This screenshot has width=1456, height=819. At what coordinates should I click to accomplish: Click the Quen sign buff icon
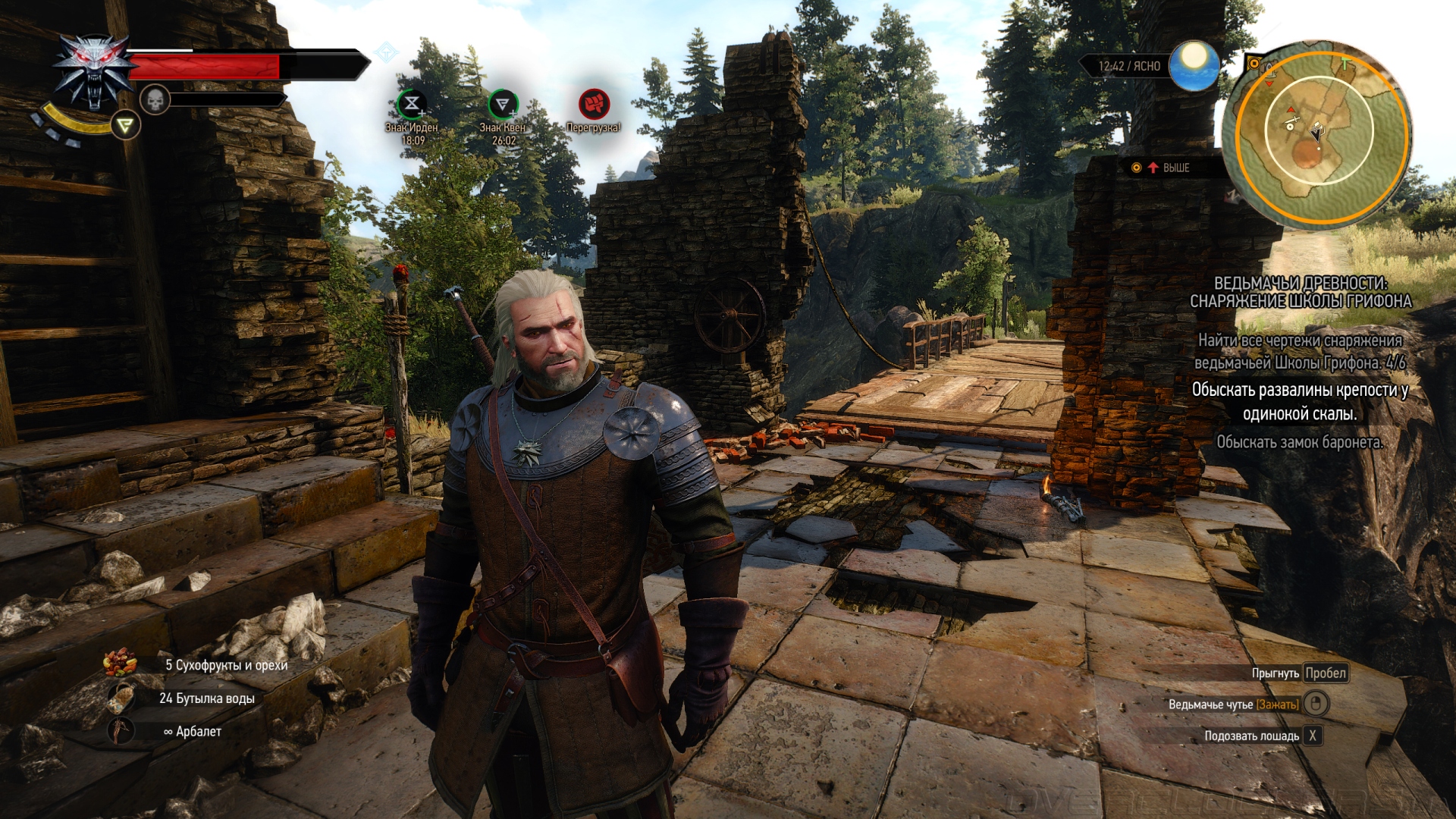[503, 104]
